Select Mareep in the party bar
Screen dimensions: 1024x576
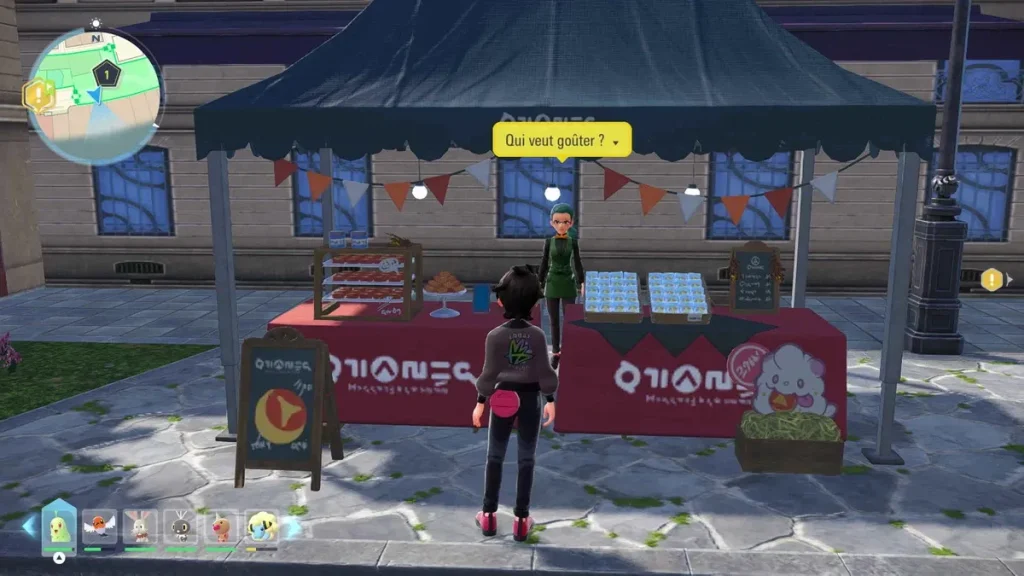(x=262, y=526)
